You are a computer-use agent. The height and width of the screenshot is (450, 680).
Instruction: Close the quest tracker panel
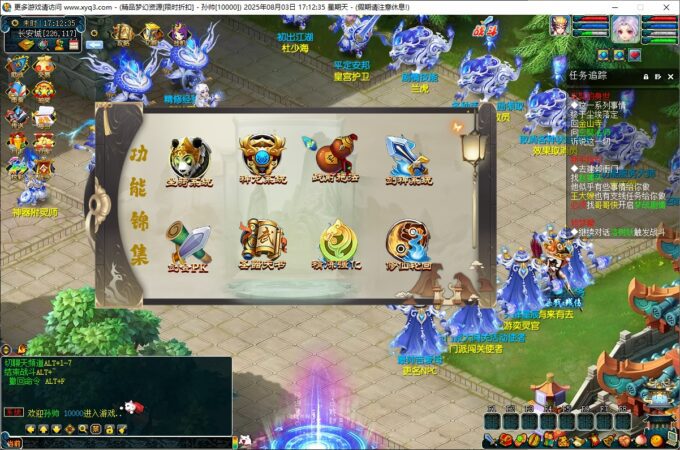tap(672, 75)
